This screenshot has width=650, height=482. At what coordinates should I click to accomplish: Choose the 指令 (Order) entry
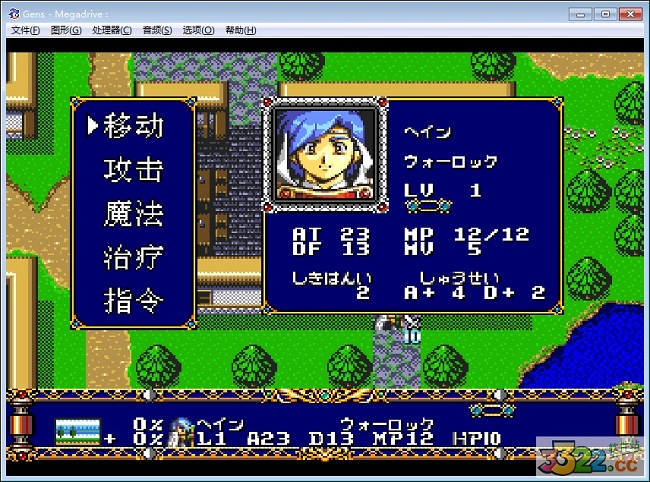133,300
